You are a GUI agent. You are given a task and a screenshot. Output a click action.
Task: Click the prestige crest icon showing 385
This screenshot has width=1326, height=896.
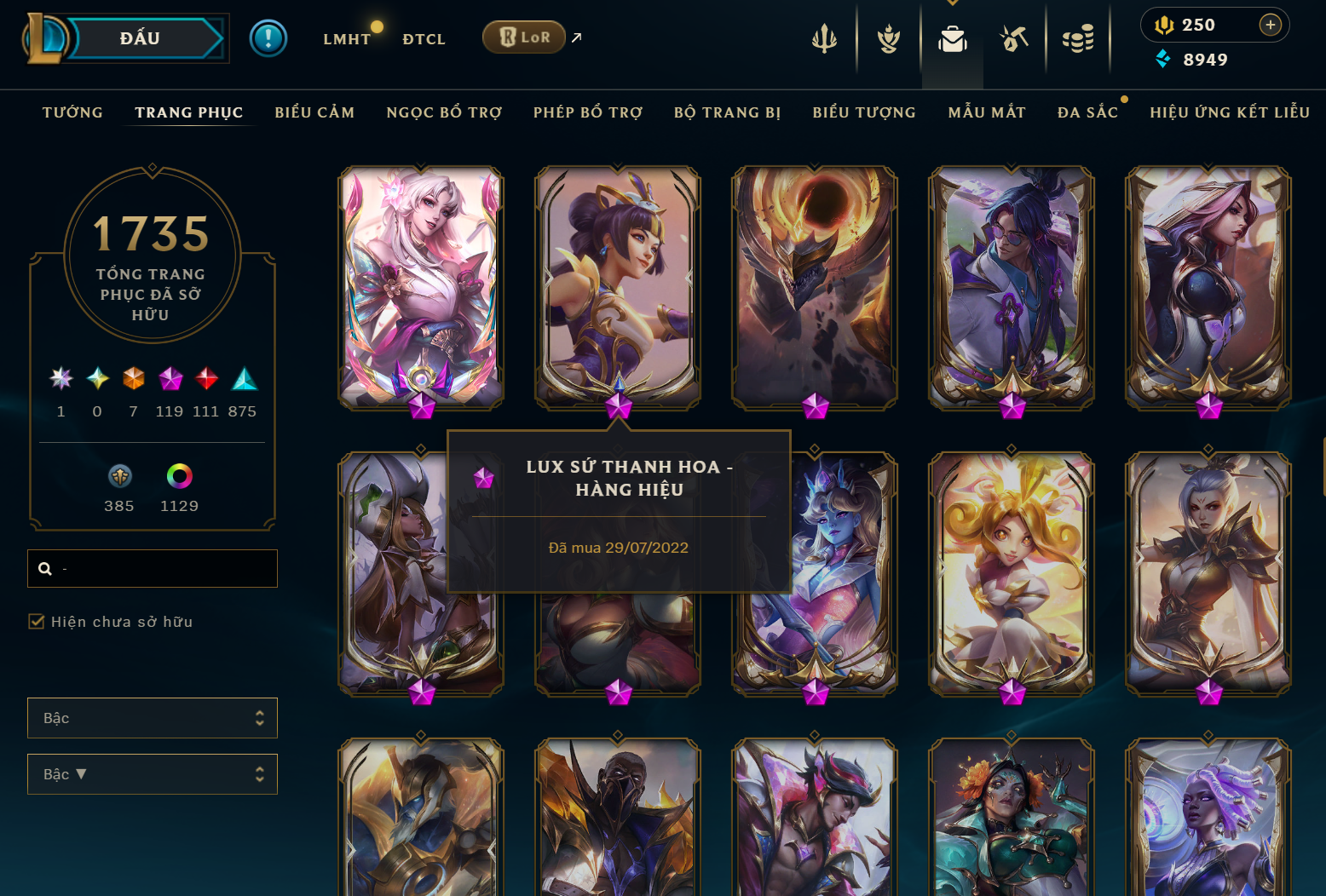pos(119,477)
